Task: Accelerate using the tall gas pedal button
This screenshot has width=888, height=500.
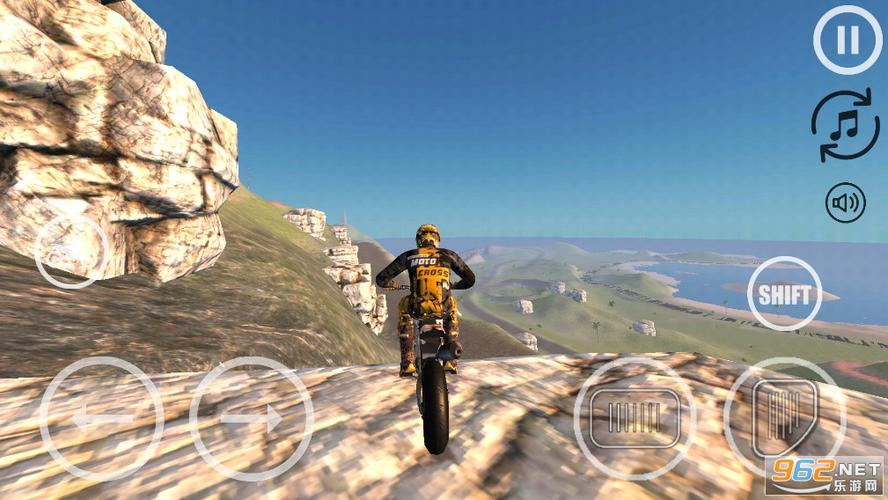Action: pos(785,415)
